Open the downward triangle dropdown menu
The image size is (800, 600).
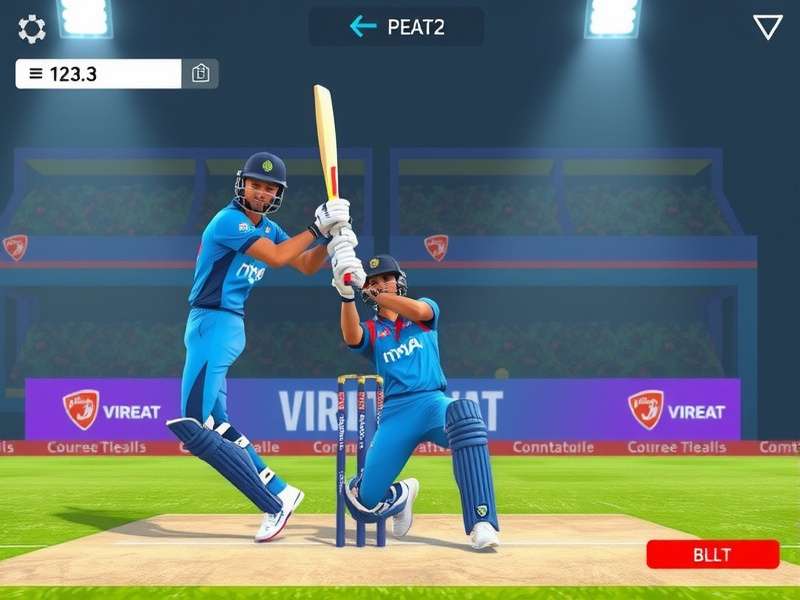pyautogui.click(x=767, y=27)
